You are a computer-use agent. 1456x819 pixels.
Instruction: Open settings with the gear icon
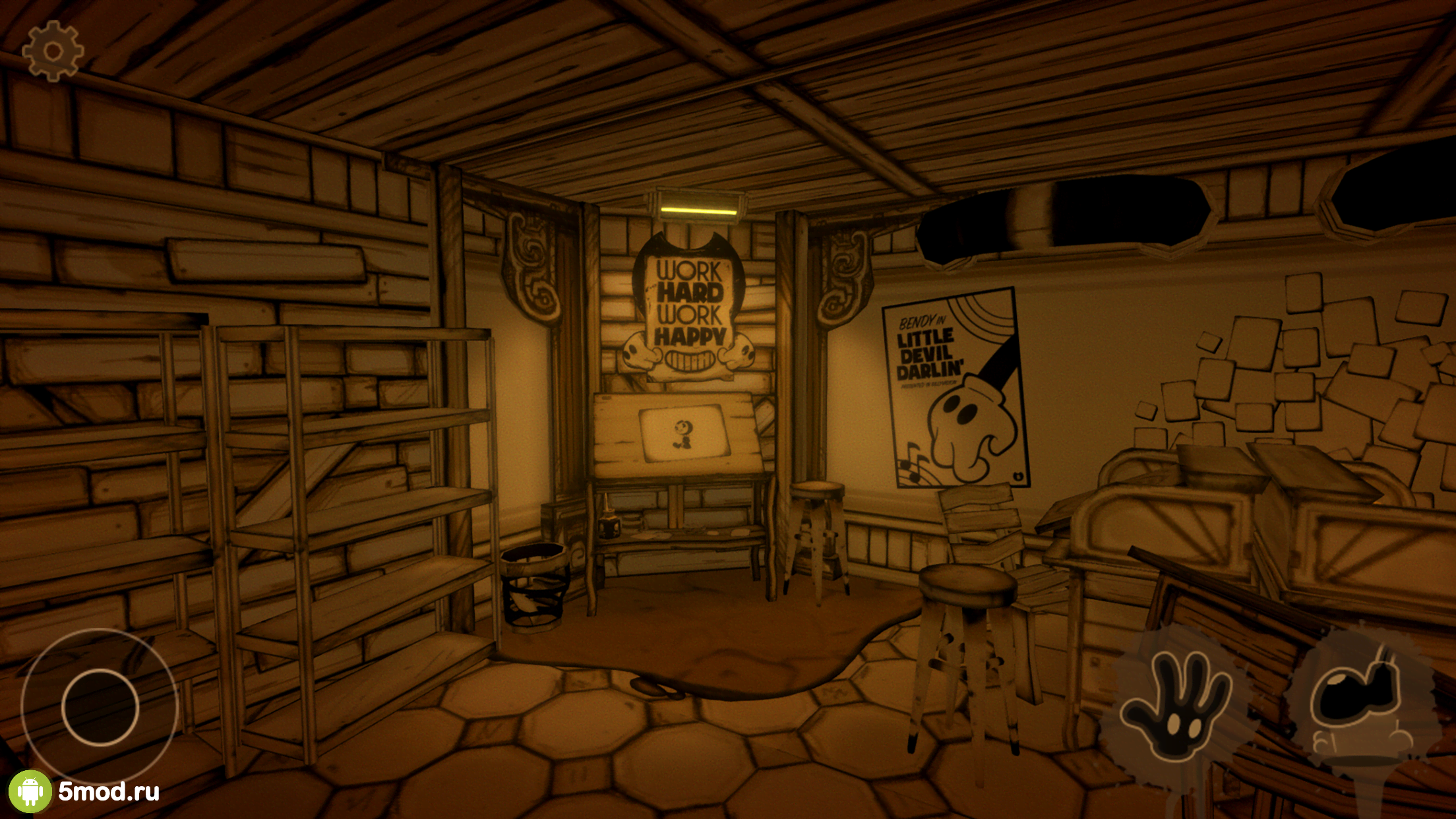coord(53,51)
